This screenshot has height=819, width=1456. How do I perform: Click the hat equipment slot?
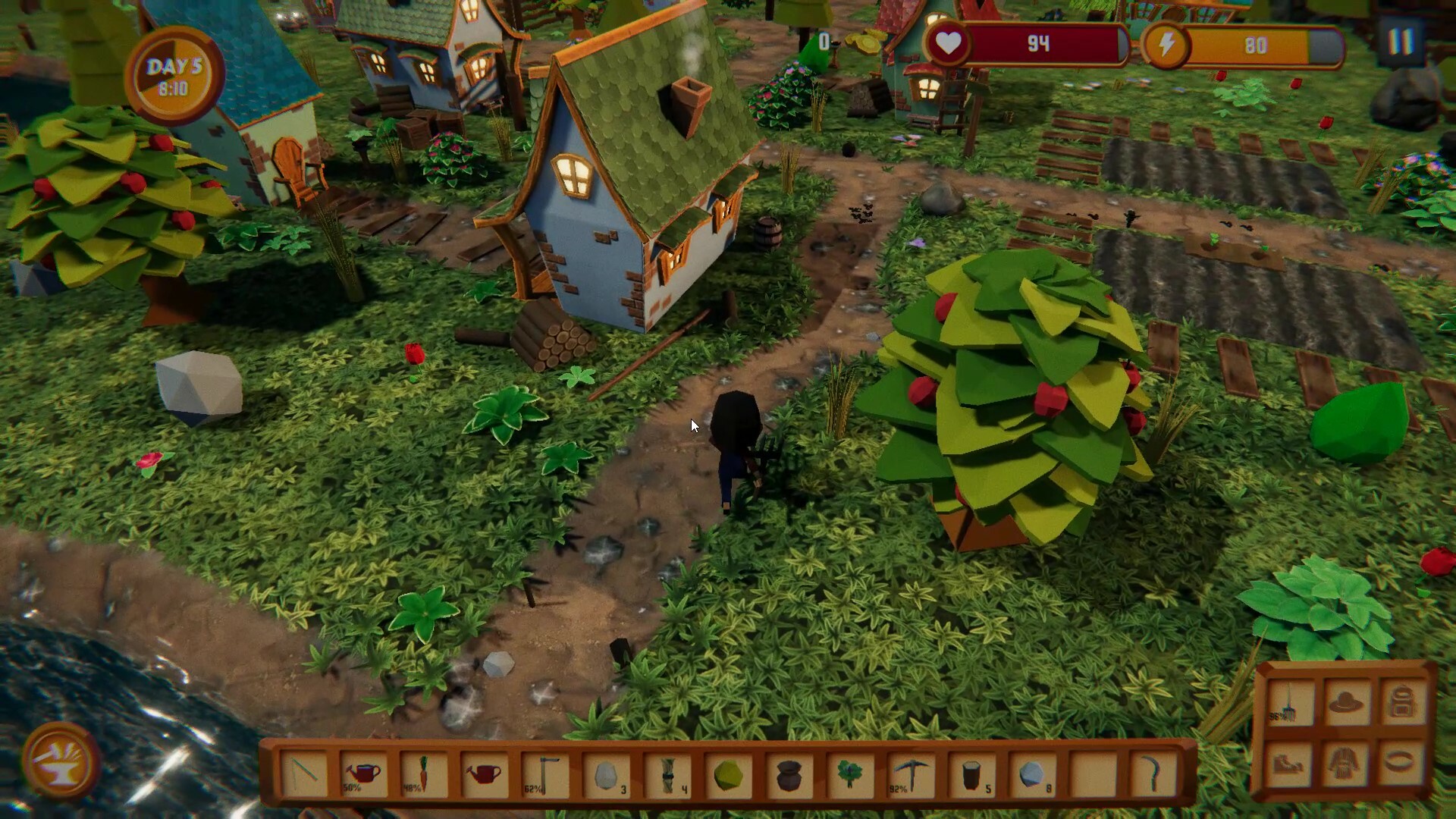[x=1346, y=701]
